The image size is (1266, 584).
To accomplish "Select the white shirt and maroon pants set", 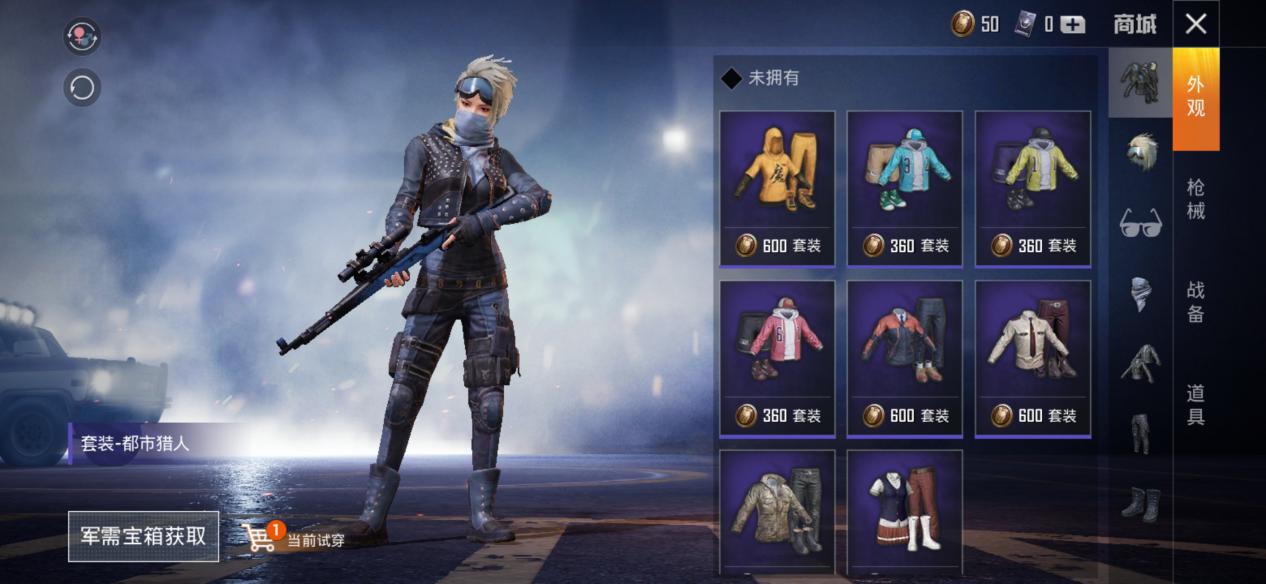I will (1032, 358).
